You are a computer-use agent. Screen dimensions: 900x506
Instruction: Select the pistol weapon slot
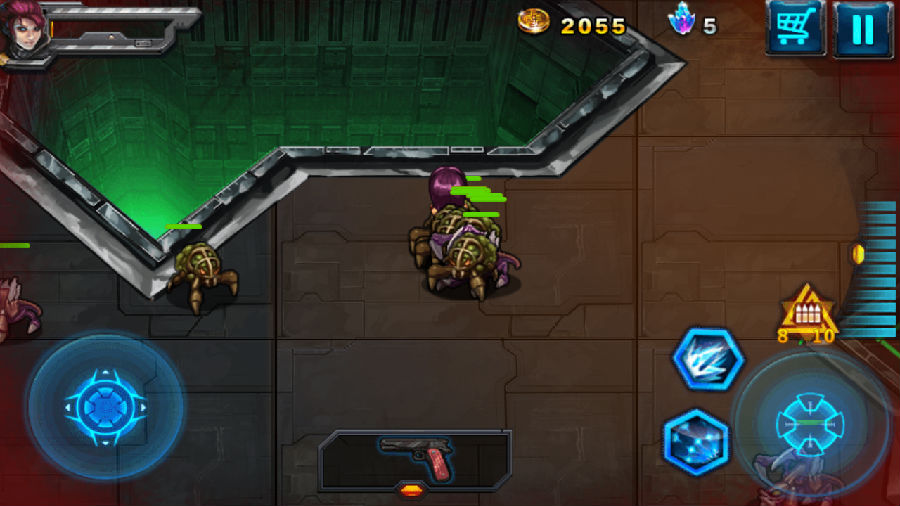(x=415, y=460)
